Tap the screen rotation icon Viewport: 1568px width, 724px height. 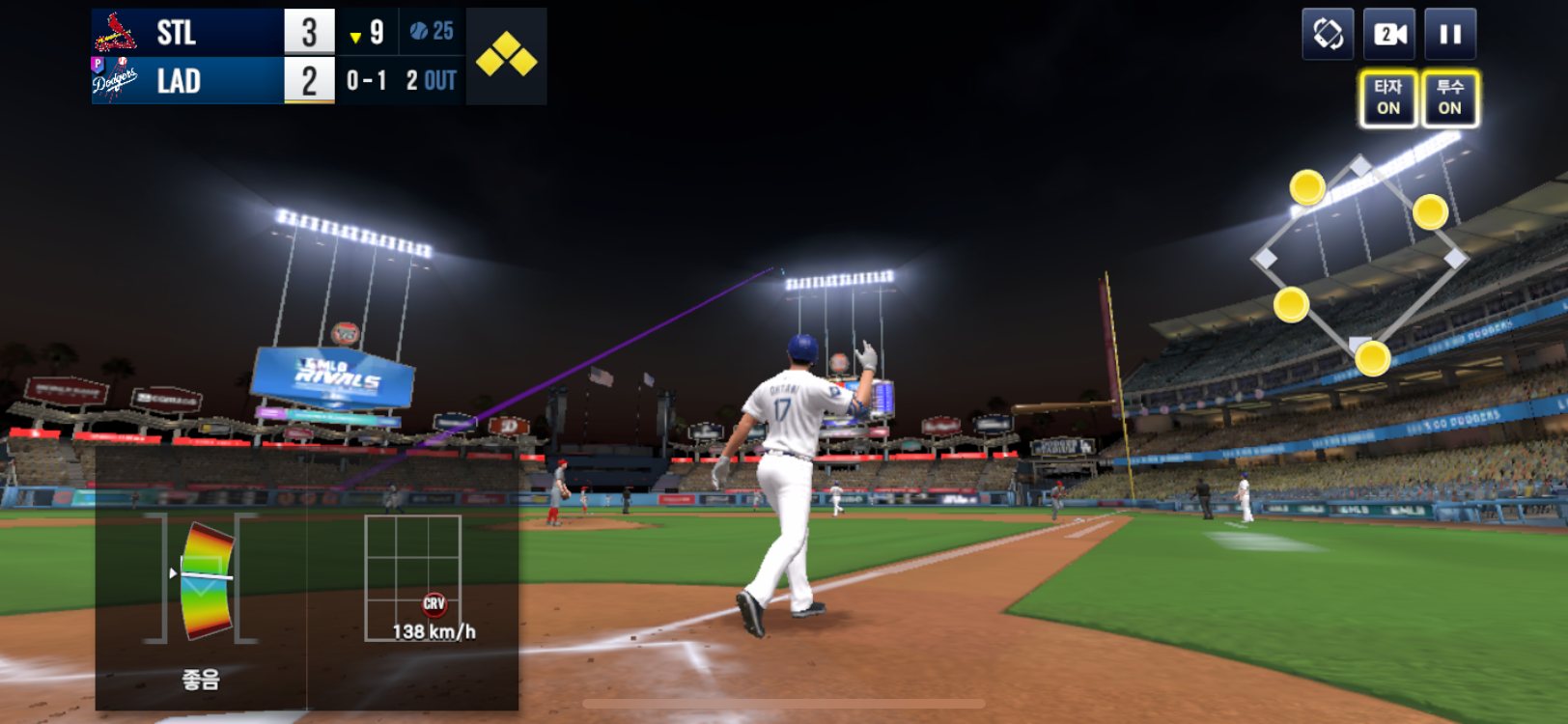(1328, 35)
